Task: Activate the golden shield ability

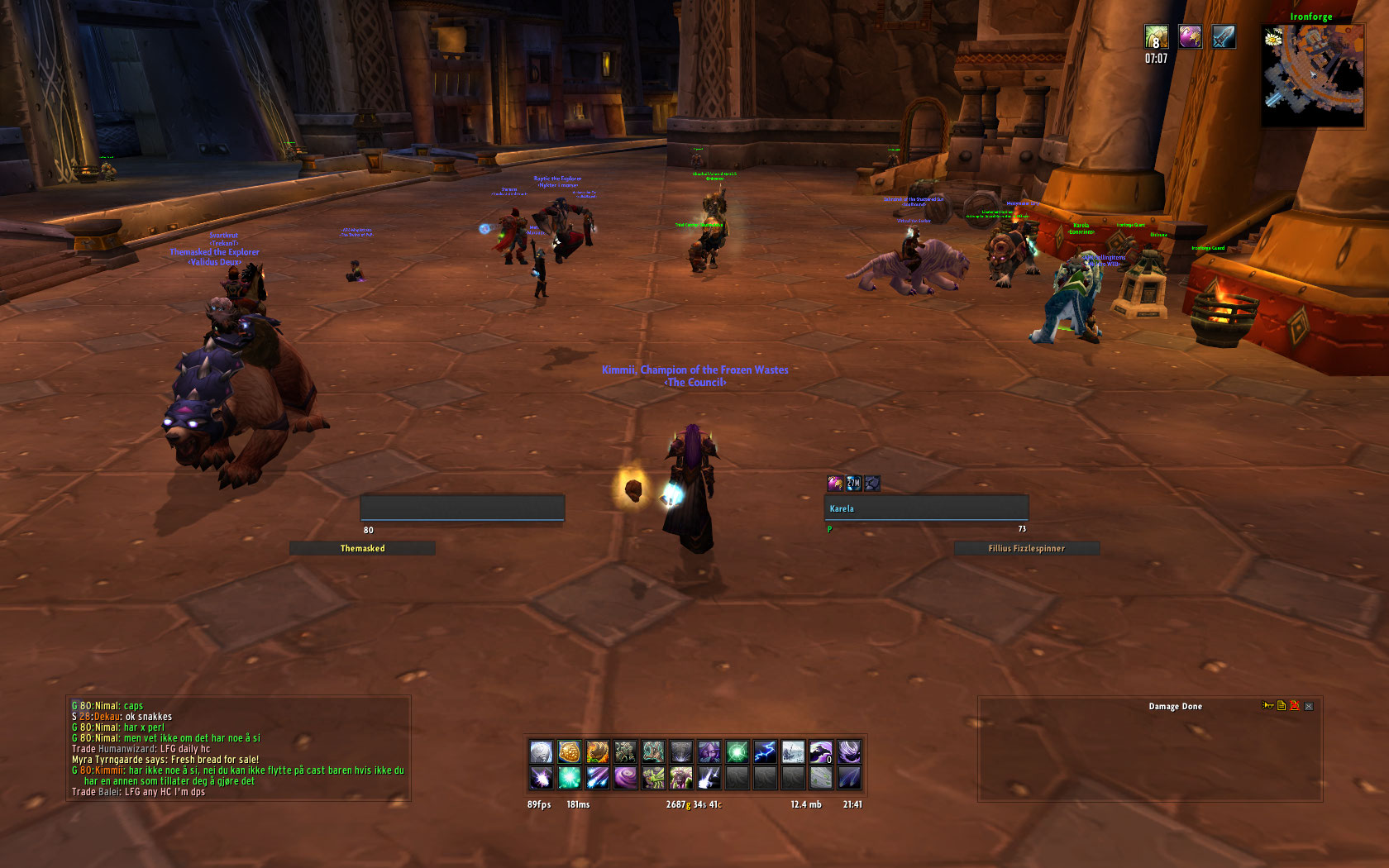Action: click(569, 751)
